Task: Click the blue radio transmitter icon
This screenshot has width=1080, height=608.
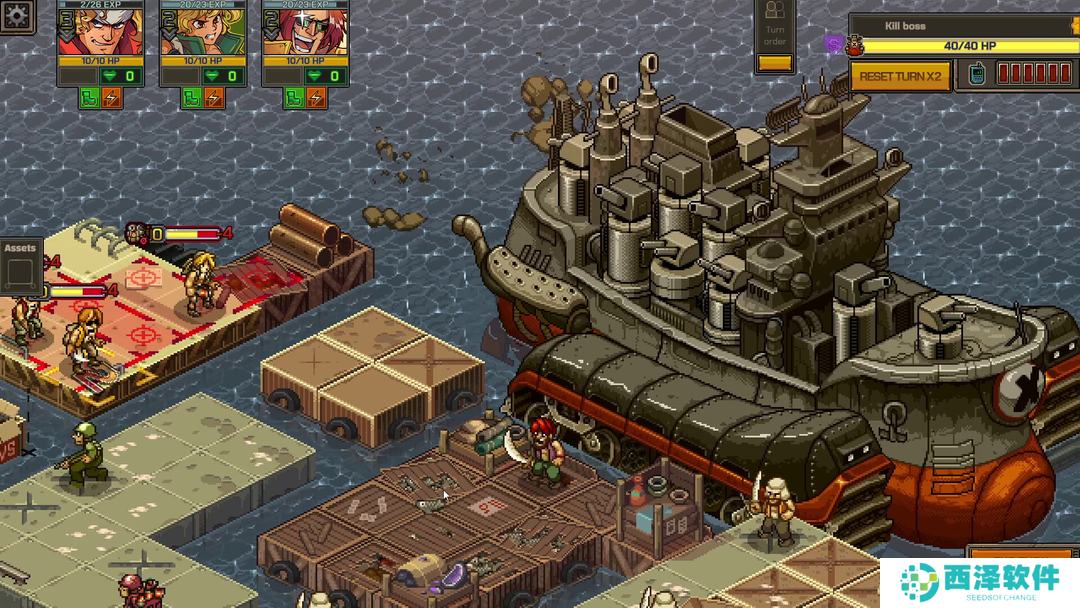Action: 977,74
